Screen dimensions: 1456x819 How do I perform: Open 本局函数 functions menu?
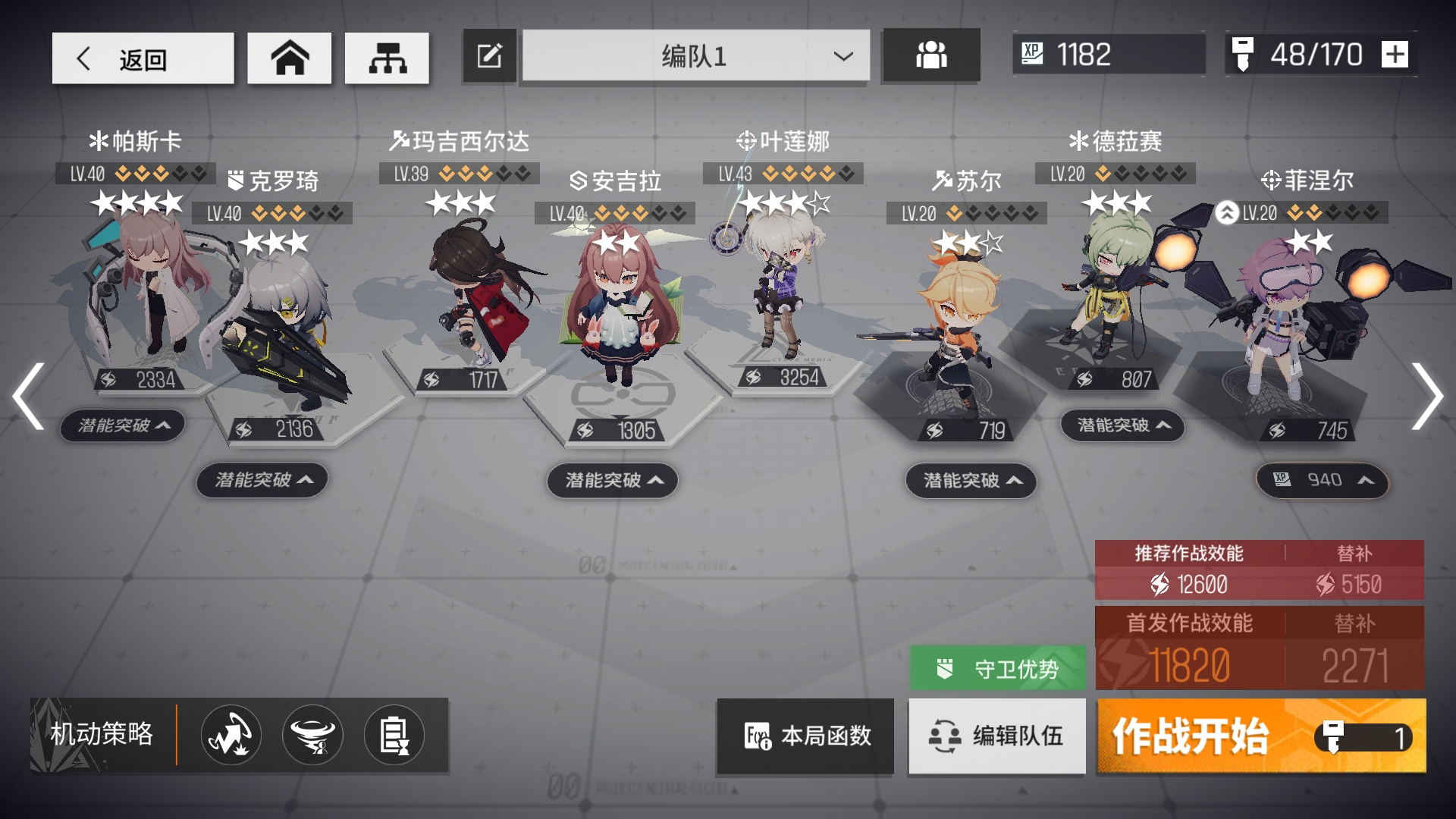(x=805, y=736)
